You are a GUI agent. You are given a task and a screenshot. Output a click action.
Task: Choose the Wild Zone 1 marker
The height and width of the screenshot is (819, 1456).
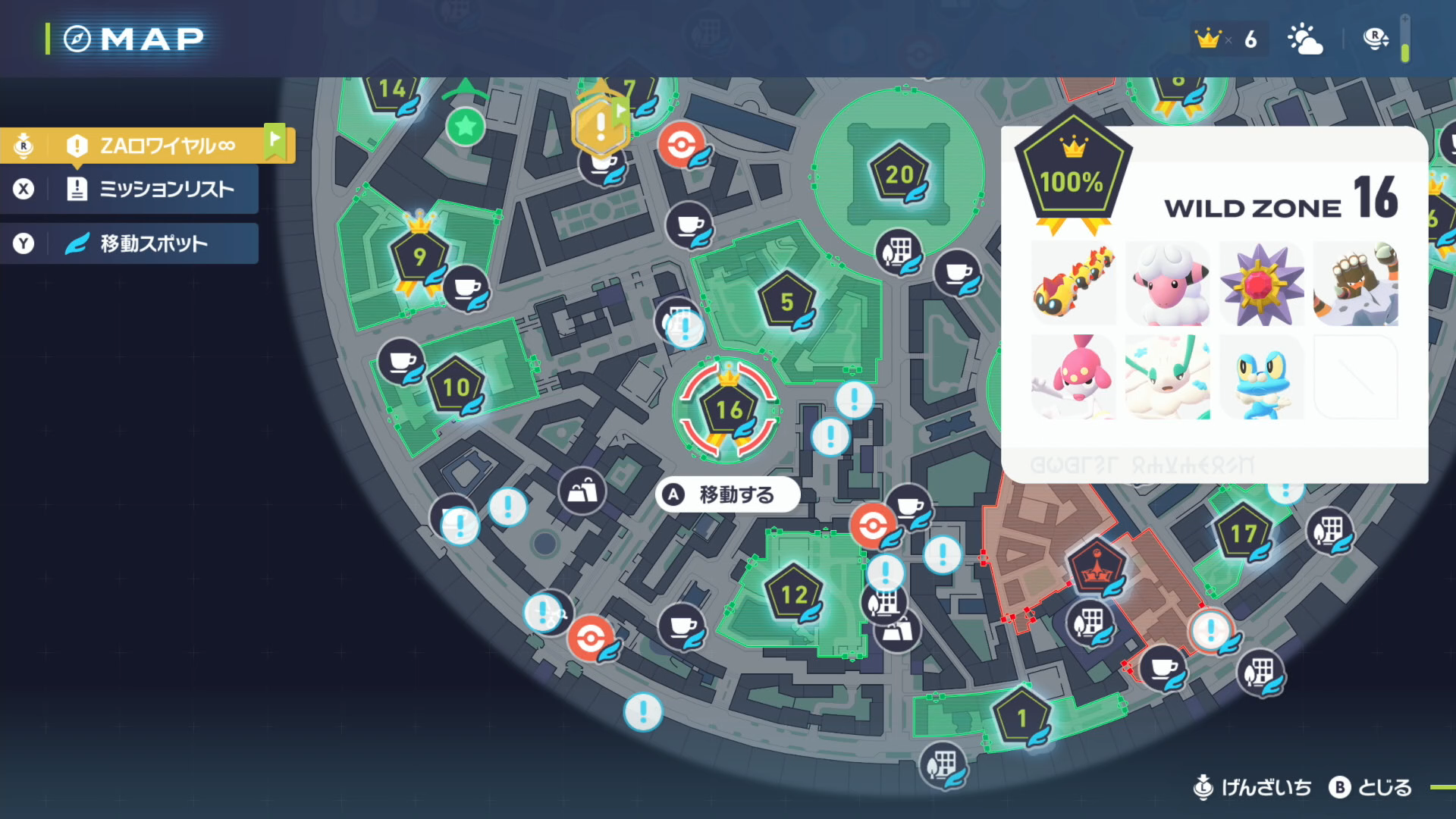(x=1021, y=717)
